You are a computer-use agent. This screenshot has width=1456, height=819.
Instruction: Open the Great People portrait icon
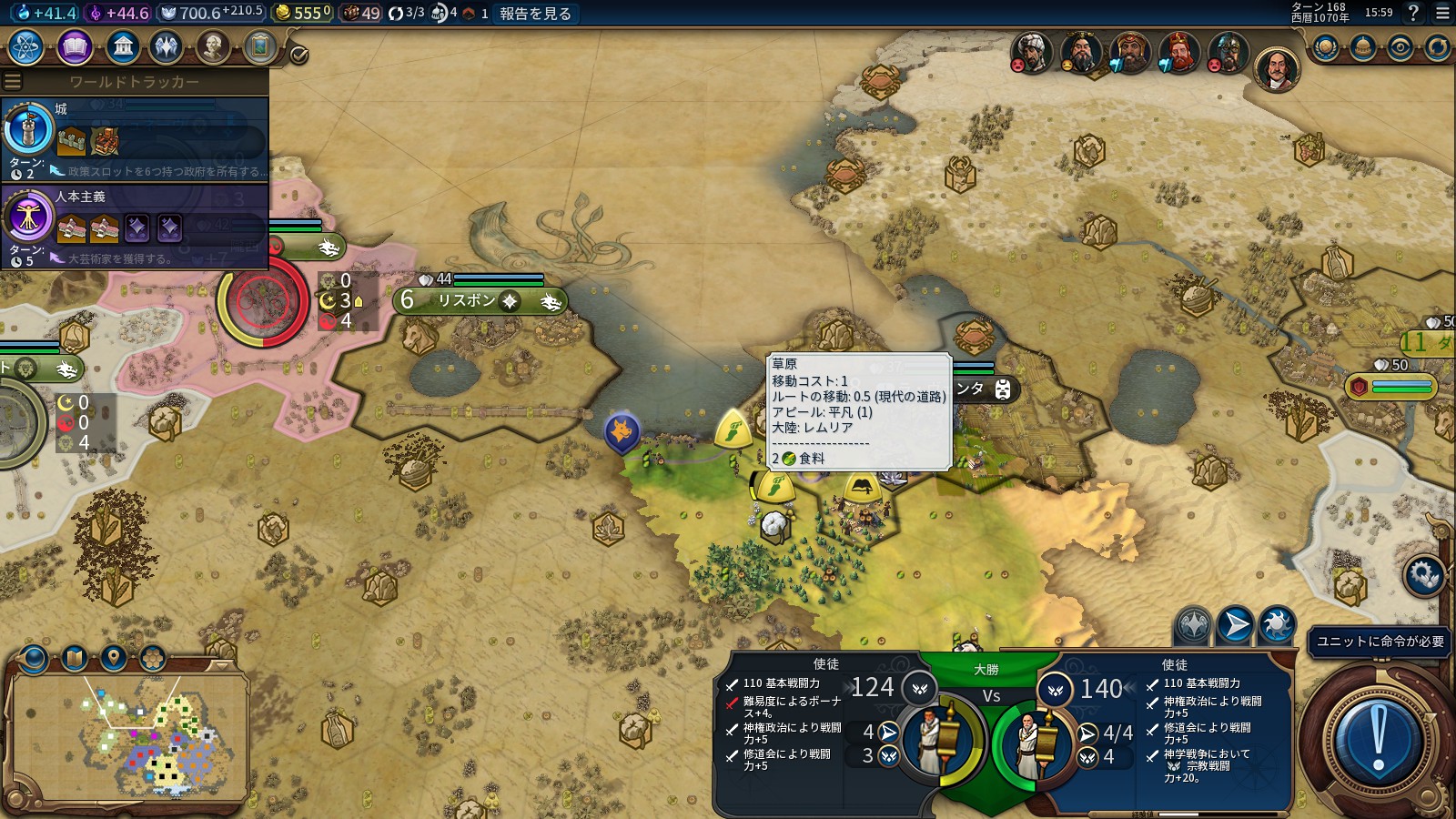point(213,46)
